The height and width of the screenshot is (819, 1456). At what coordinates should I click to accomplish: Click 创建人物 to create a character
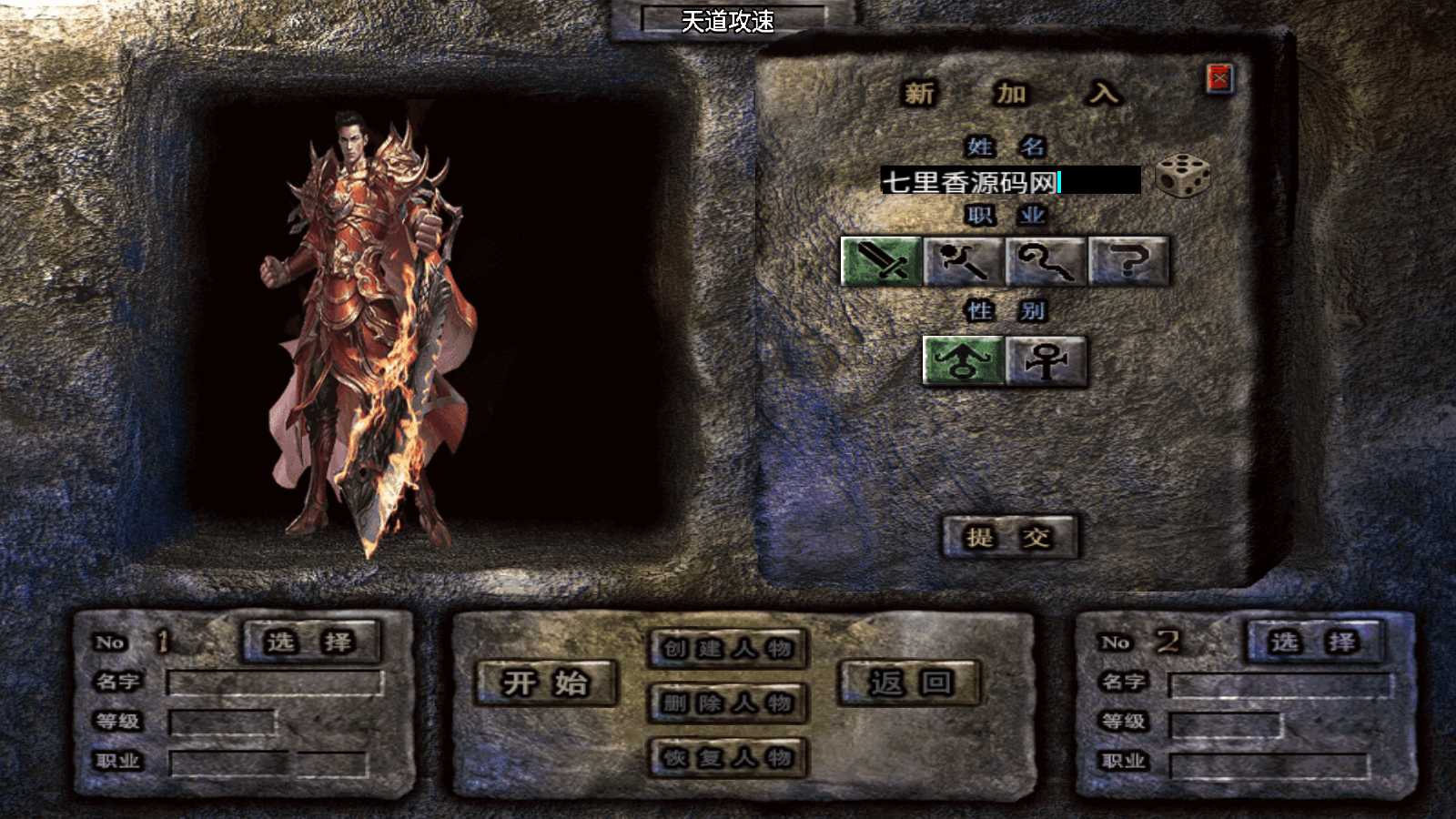[727, 648]
